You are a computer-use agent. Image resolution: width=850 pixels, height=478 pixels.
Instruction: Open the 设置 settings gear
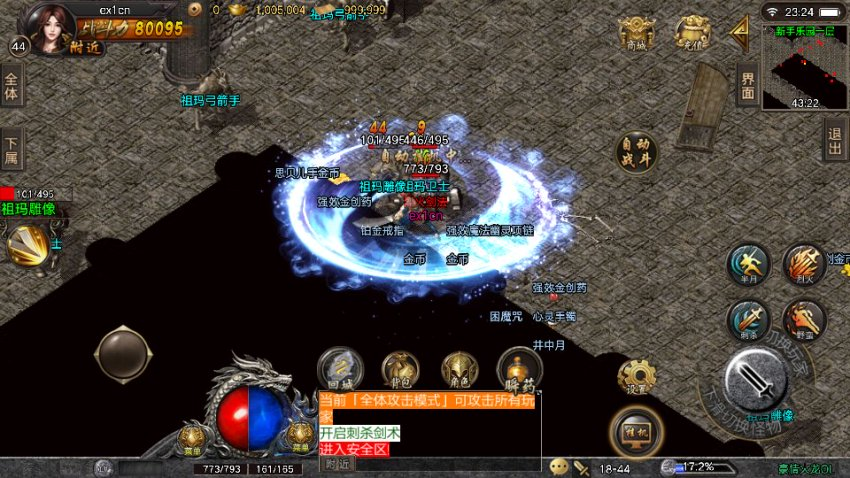point(637,378)
